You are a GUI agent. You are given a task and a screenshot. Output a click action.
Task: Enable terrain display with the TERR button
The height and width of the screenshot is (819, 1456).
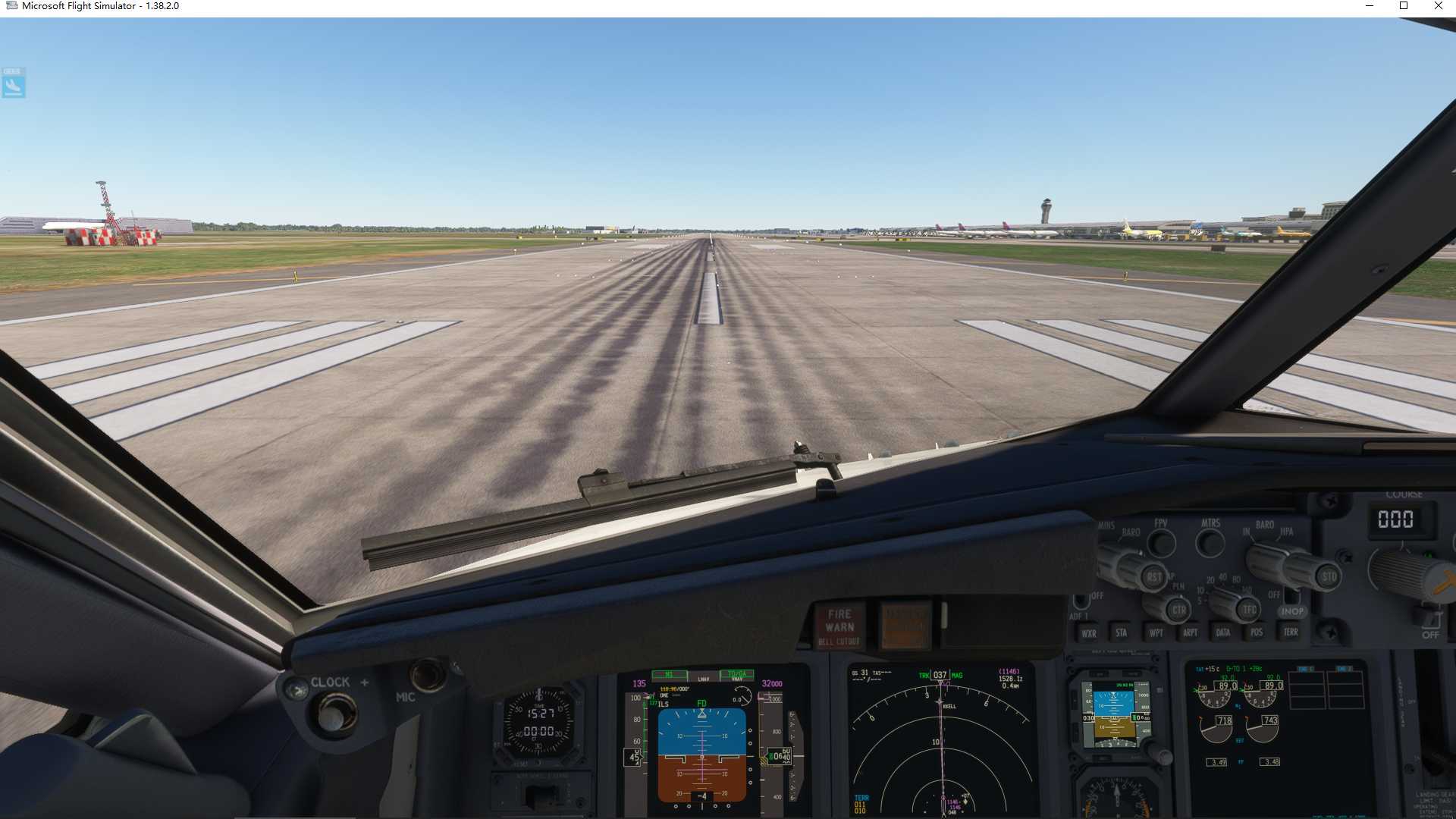tap(1289, 630)
